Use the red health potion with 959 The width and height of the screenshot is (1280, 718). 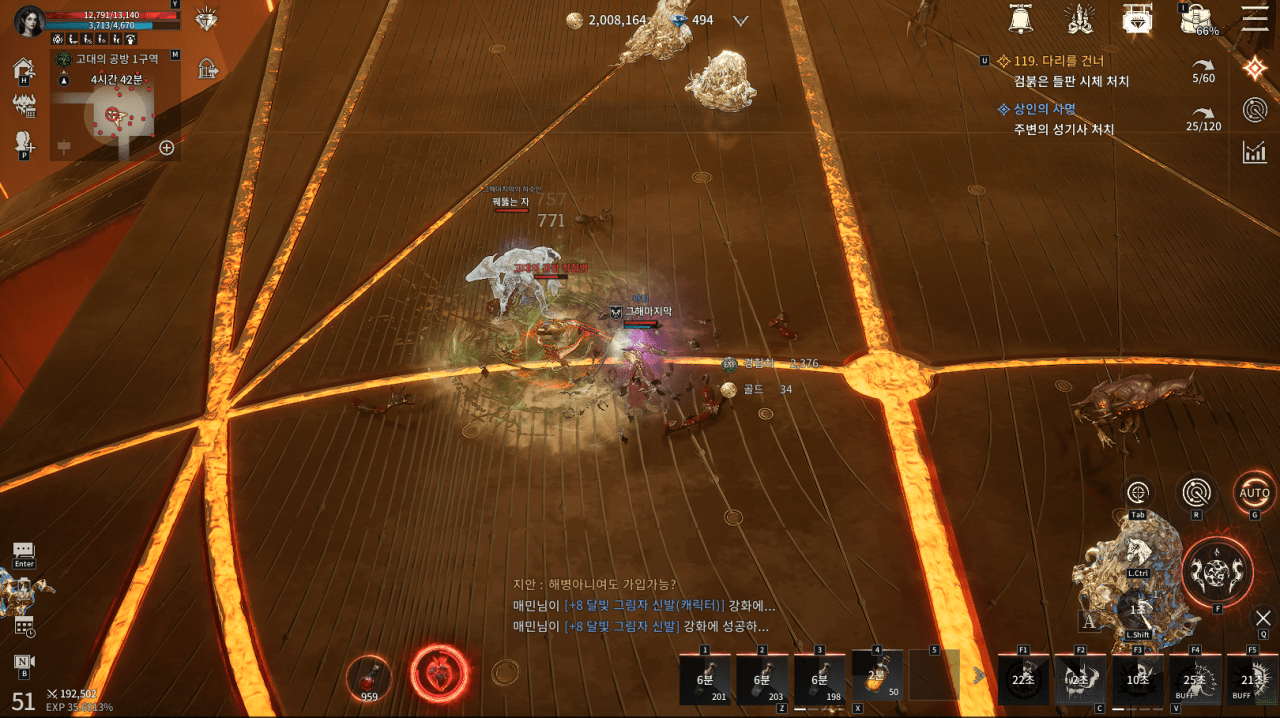tap(369, 677)
